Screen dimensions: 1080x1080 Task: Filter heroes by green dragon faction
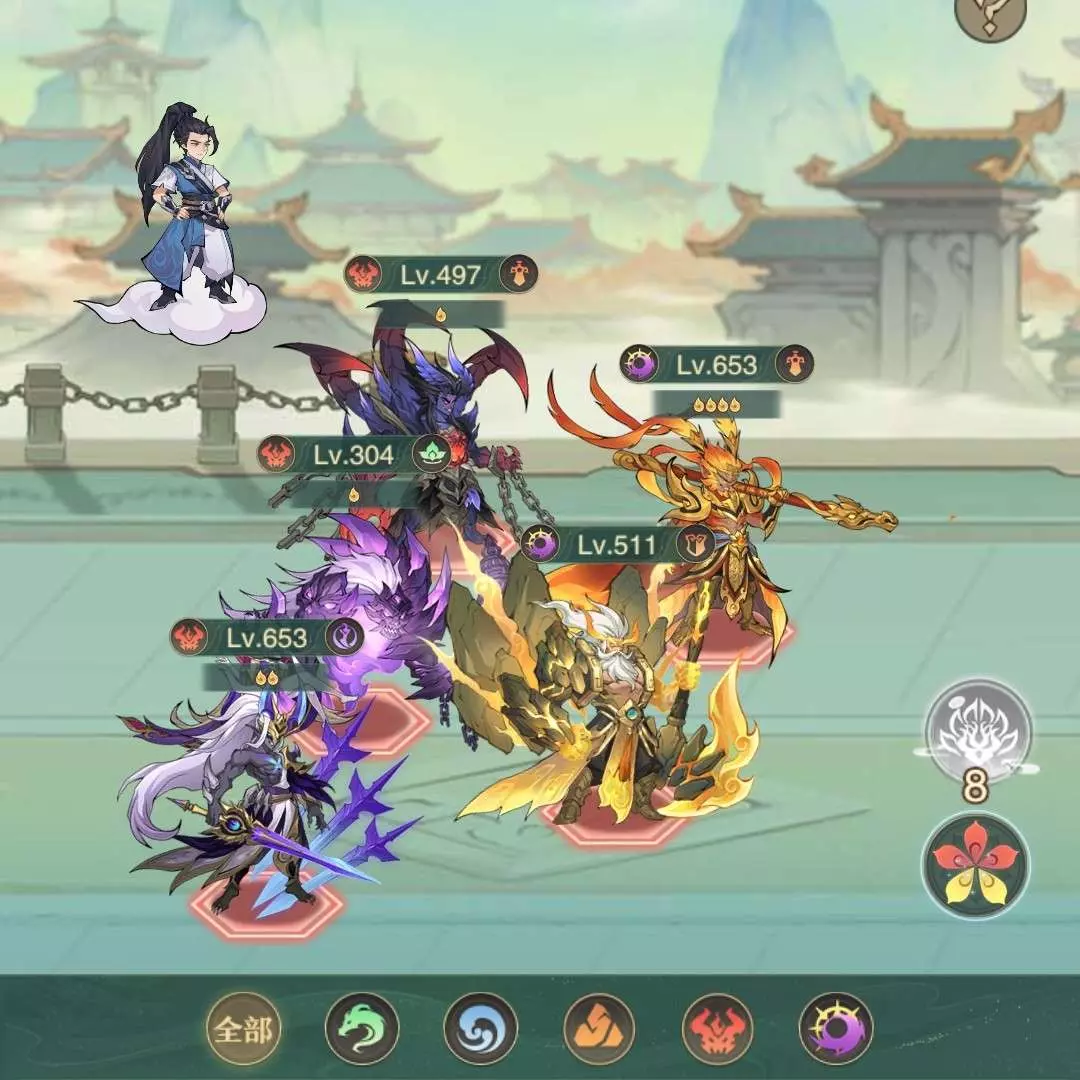pos(362,1028)
